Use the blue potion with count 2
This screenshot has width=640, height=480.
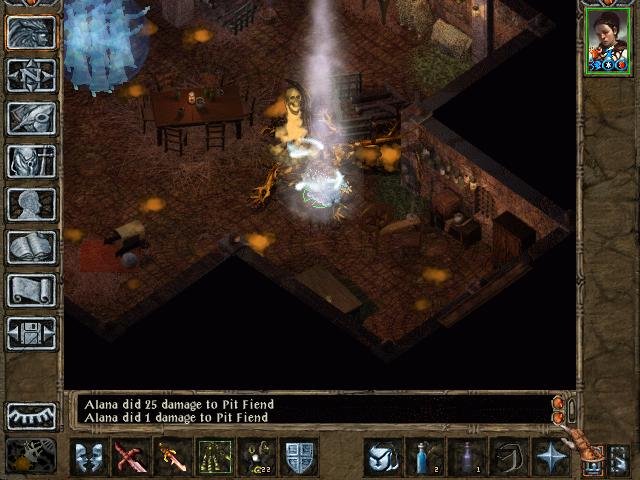(x=423, y=457)
